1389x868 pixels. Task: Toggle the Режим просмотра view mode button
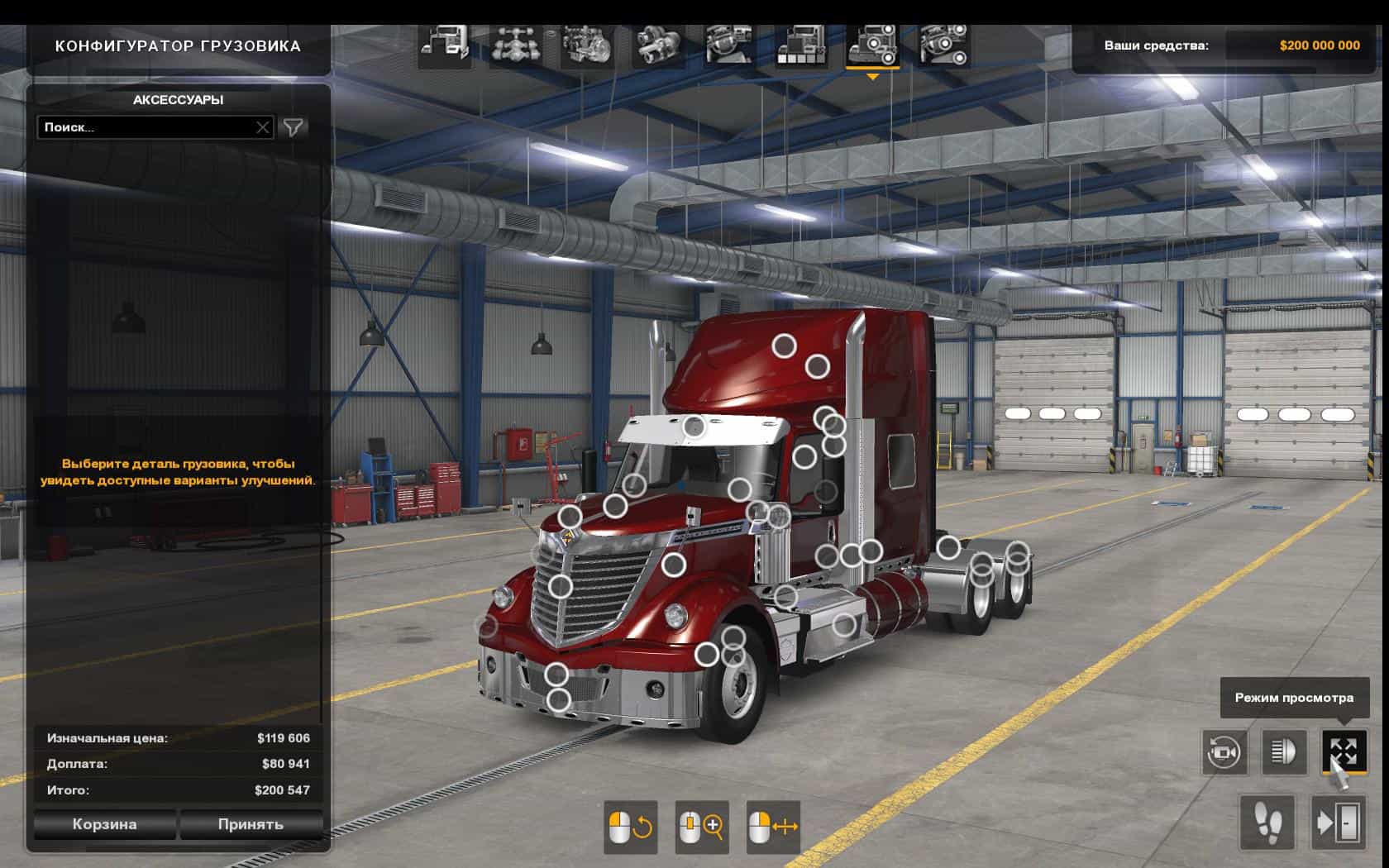(x=1344, y=752)
